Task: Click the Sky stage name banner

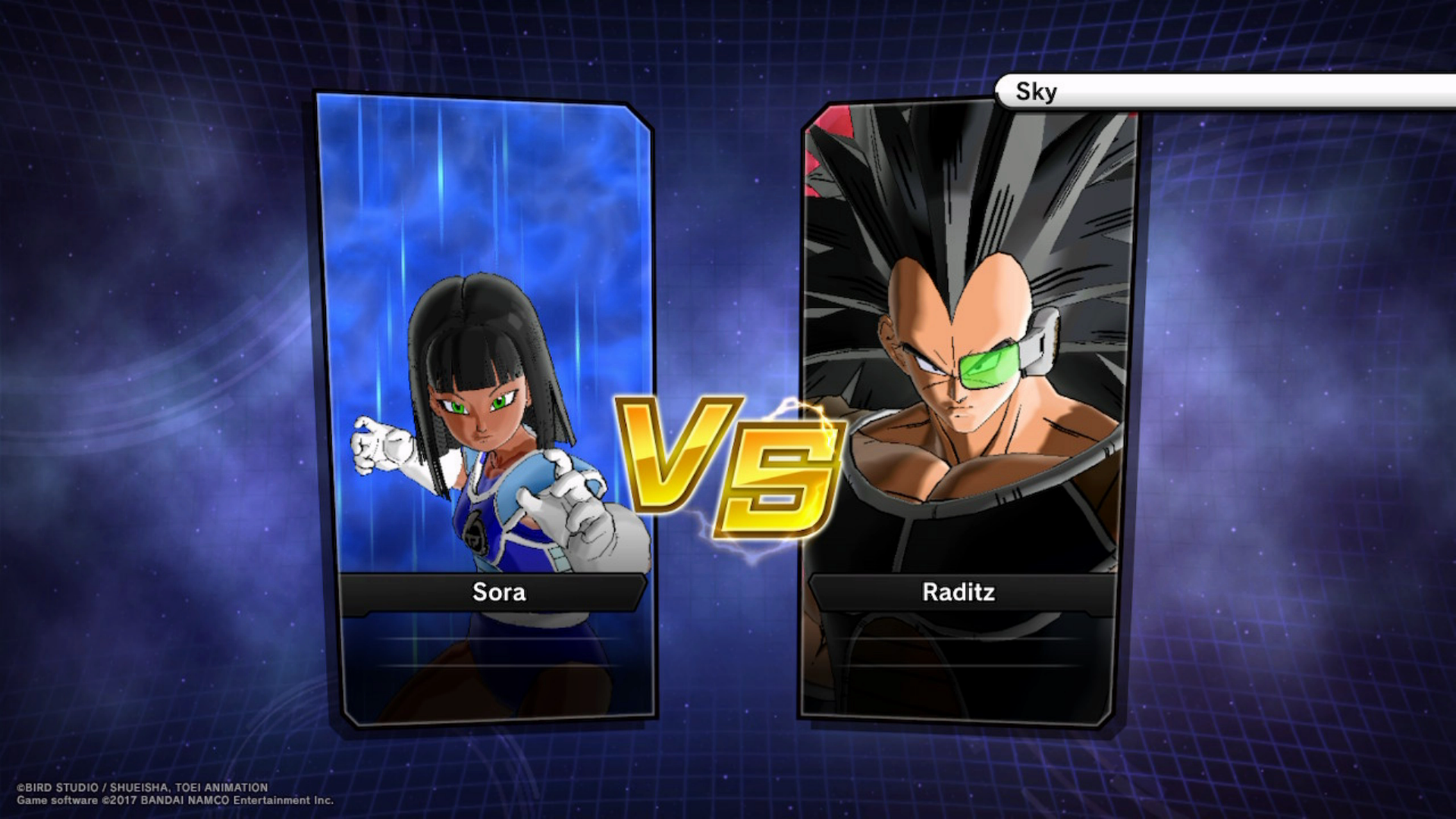Action: [x=1224, y=92]
